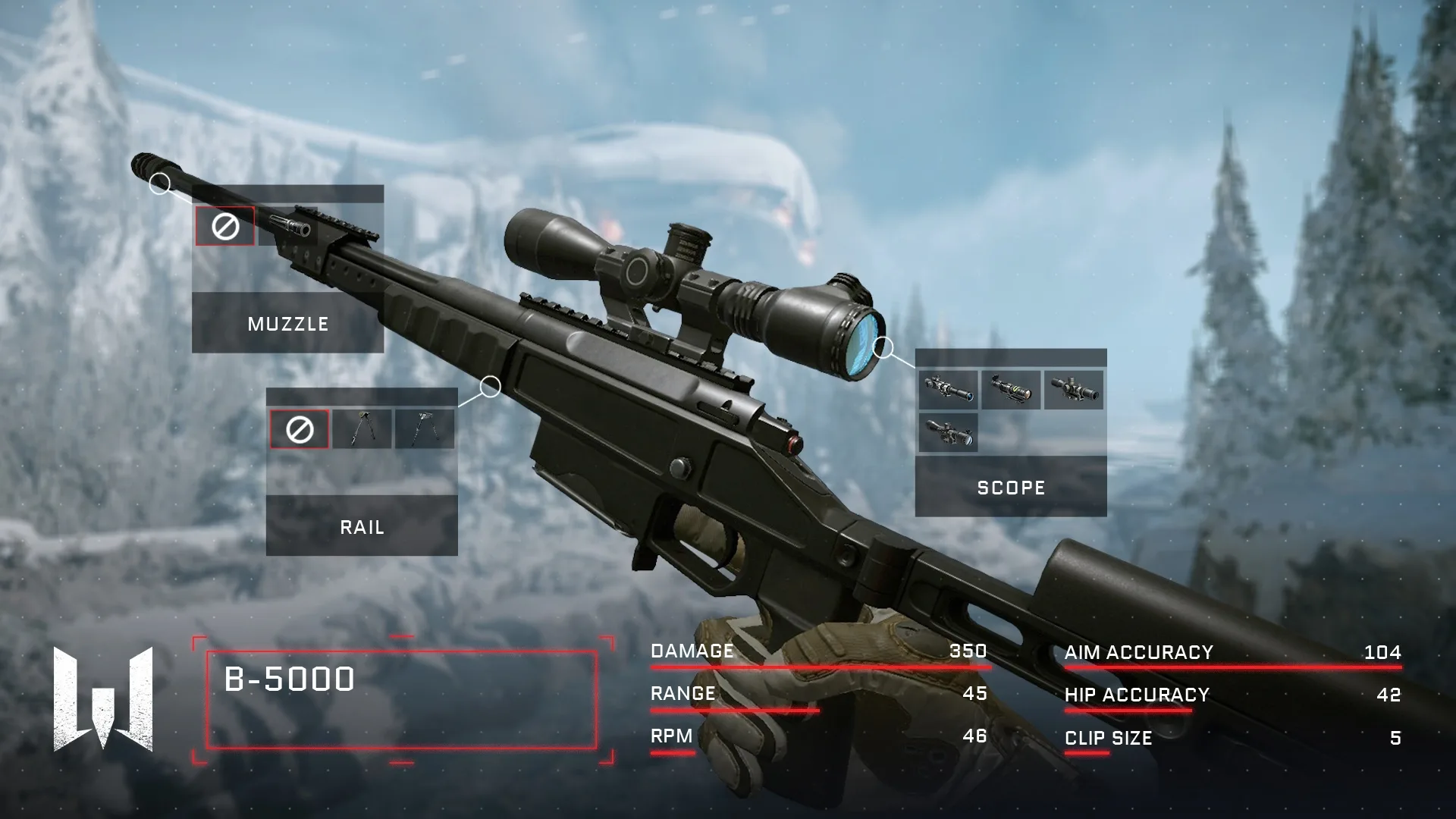The image size is (1456, 819).
Task: Select the empty muzzle option
Action: coord(224,226)
